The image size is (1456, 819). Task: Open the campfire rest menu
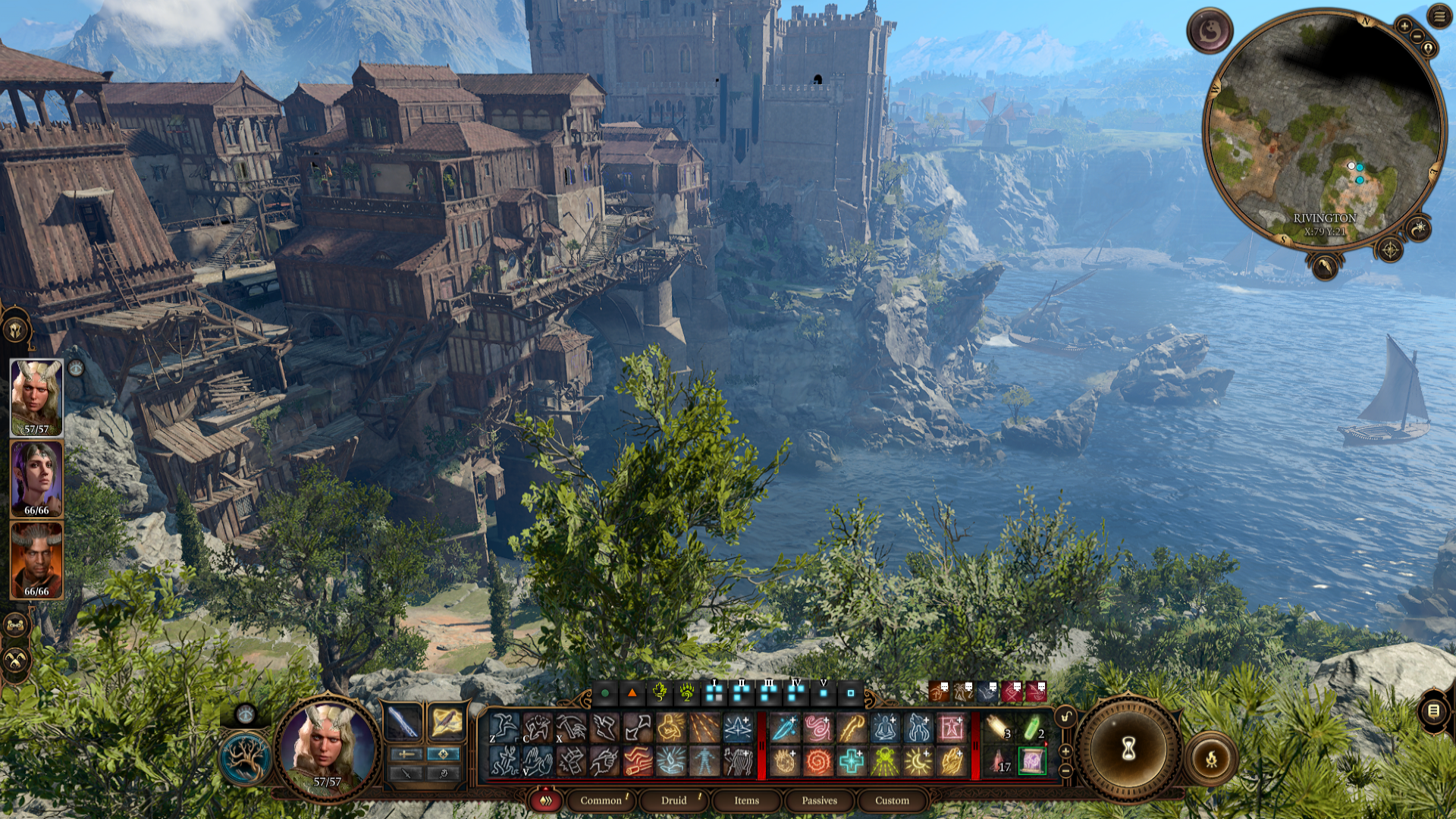1211,758
